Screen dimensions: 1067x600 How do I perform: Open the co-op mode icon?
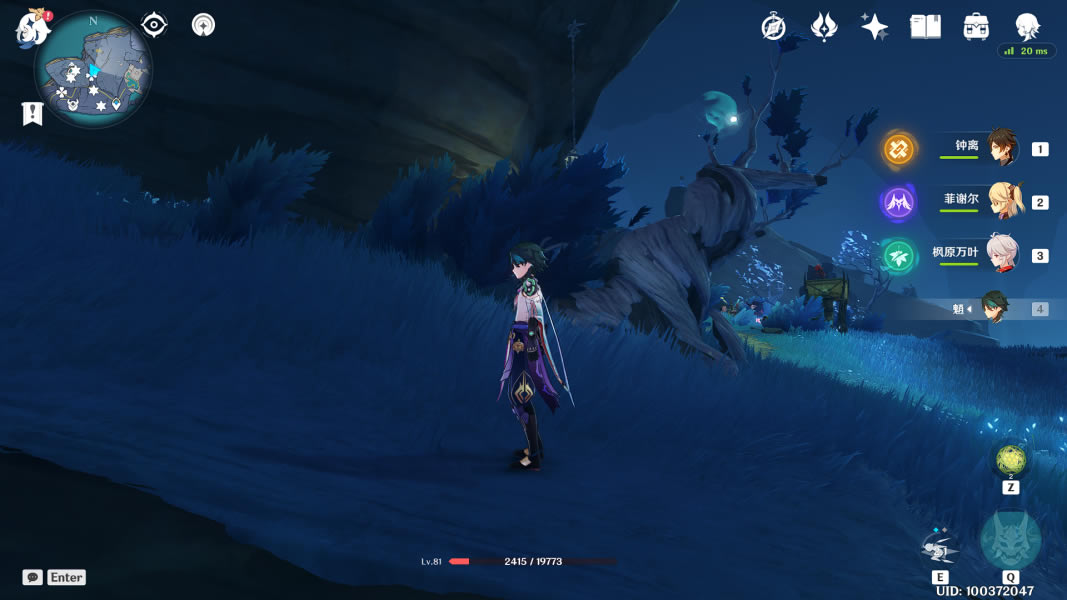203,25
